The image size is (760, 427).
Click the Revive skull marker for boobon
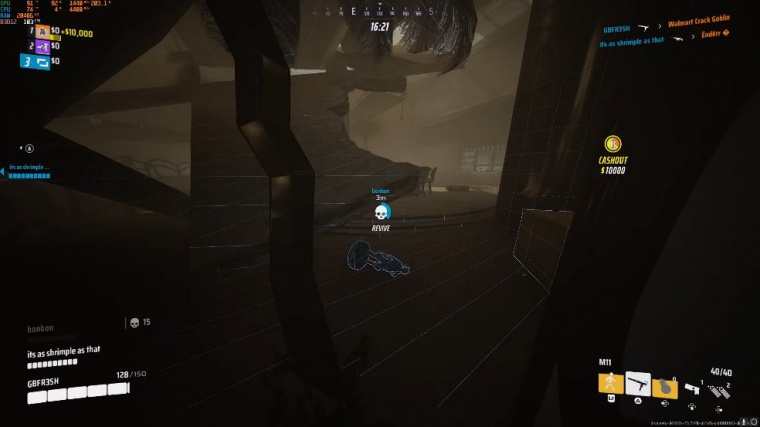[x=380, y=212]
